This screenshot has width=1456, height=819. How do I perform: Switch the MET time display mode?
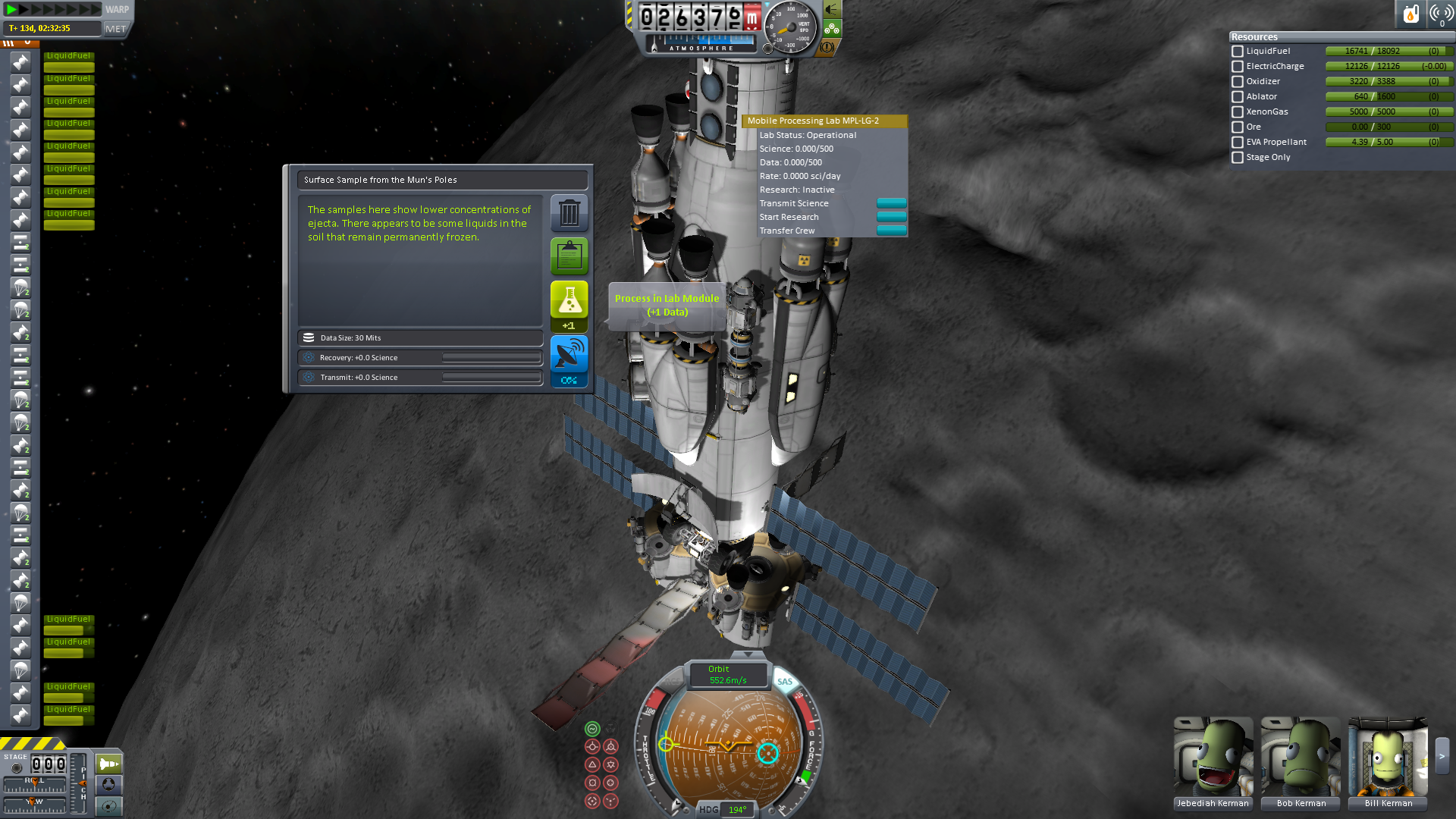(x=116, y=29)
